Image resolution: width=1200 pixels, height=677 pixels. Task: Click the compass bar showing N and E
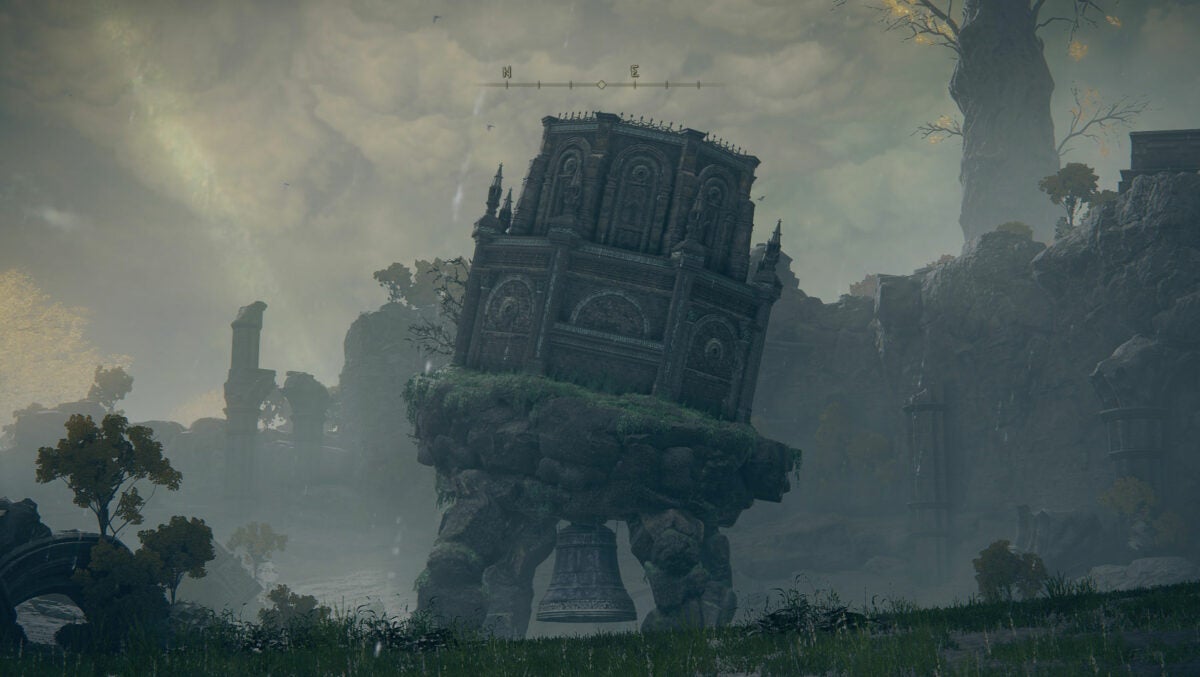coord(600,82)
